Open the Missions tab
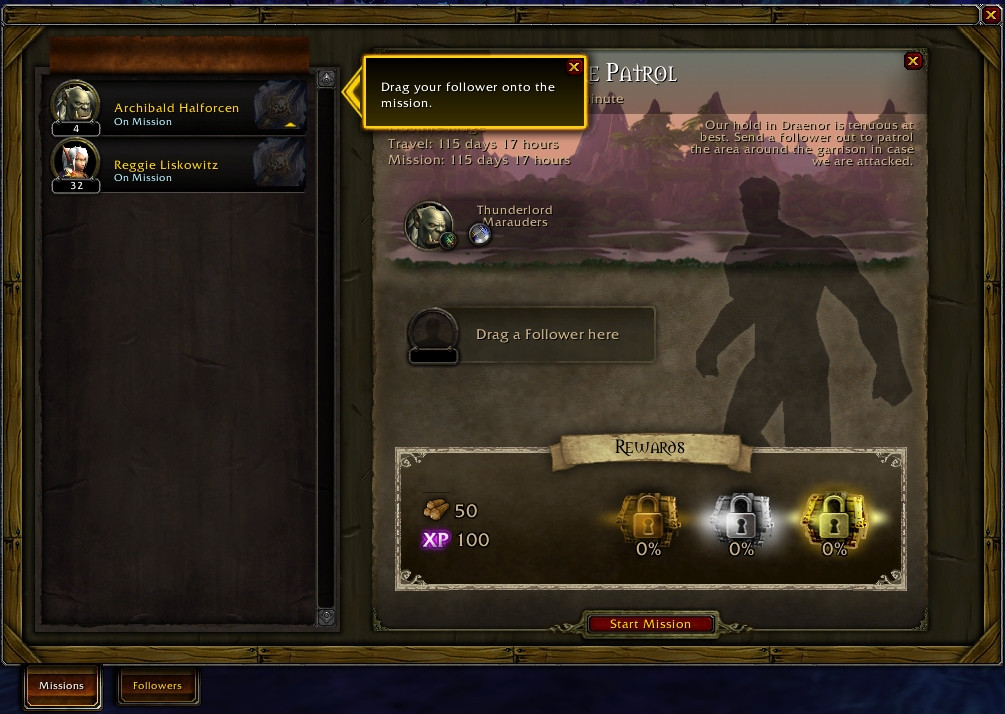Screen dimensions: 1005x714 pyautogui.click(x=62, y=686)
